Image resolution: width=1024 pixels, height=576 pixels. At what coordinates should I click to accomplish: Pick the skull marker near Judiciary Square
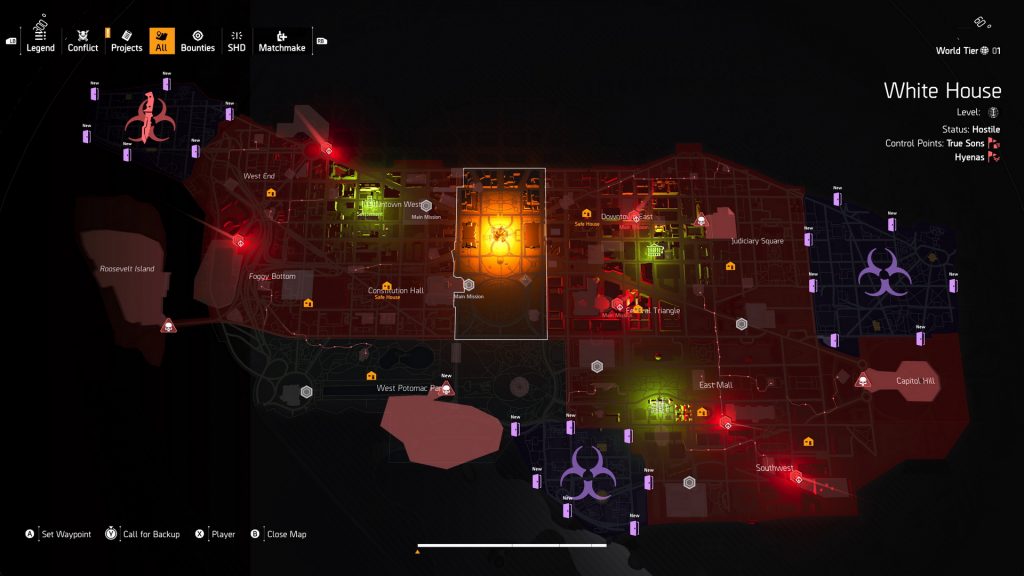701,221
